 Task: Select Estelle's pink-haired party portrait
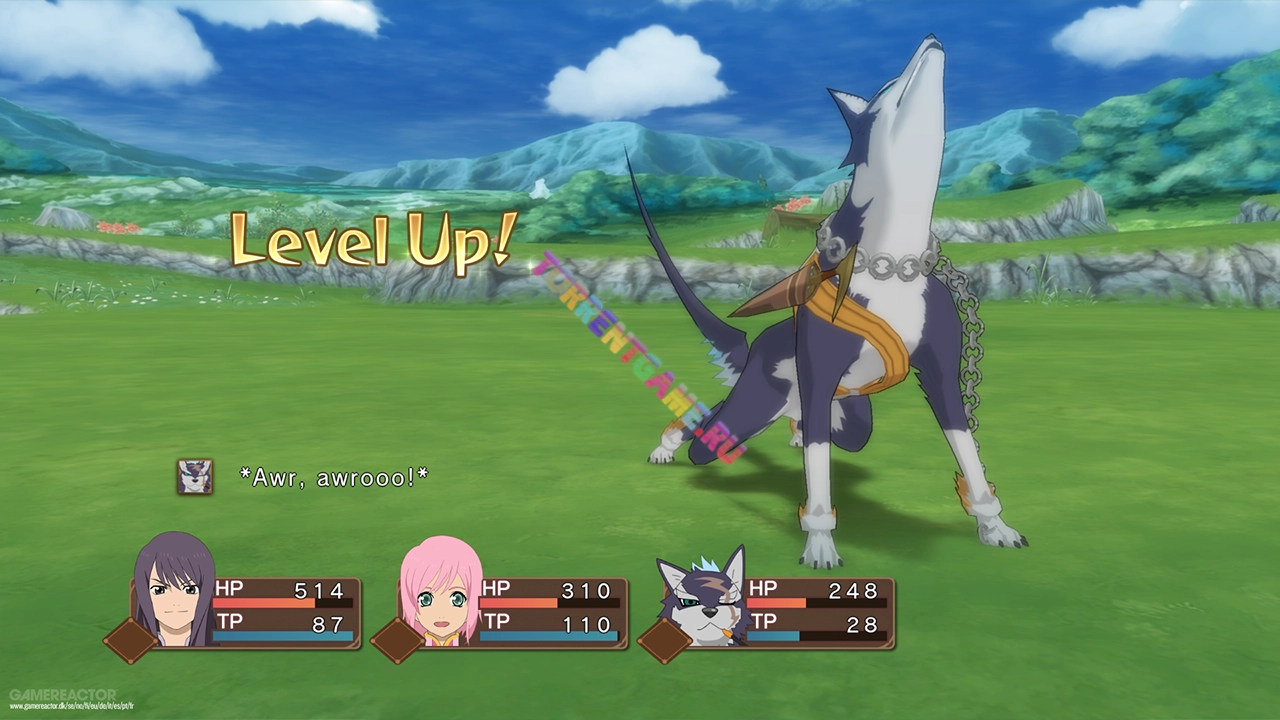(x=440, y=593)
